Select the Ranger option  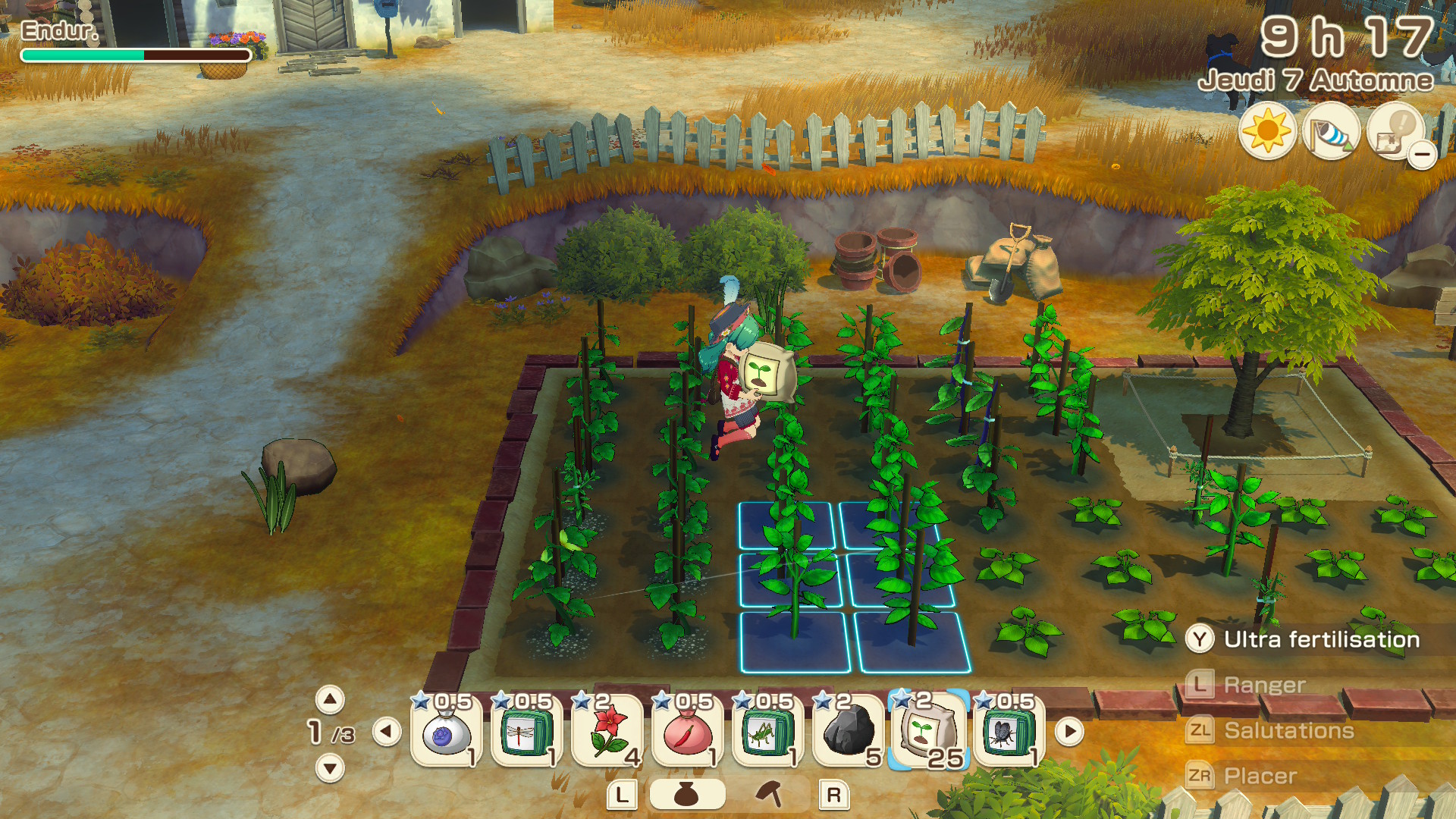(x=1264, y=685)
